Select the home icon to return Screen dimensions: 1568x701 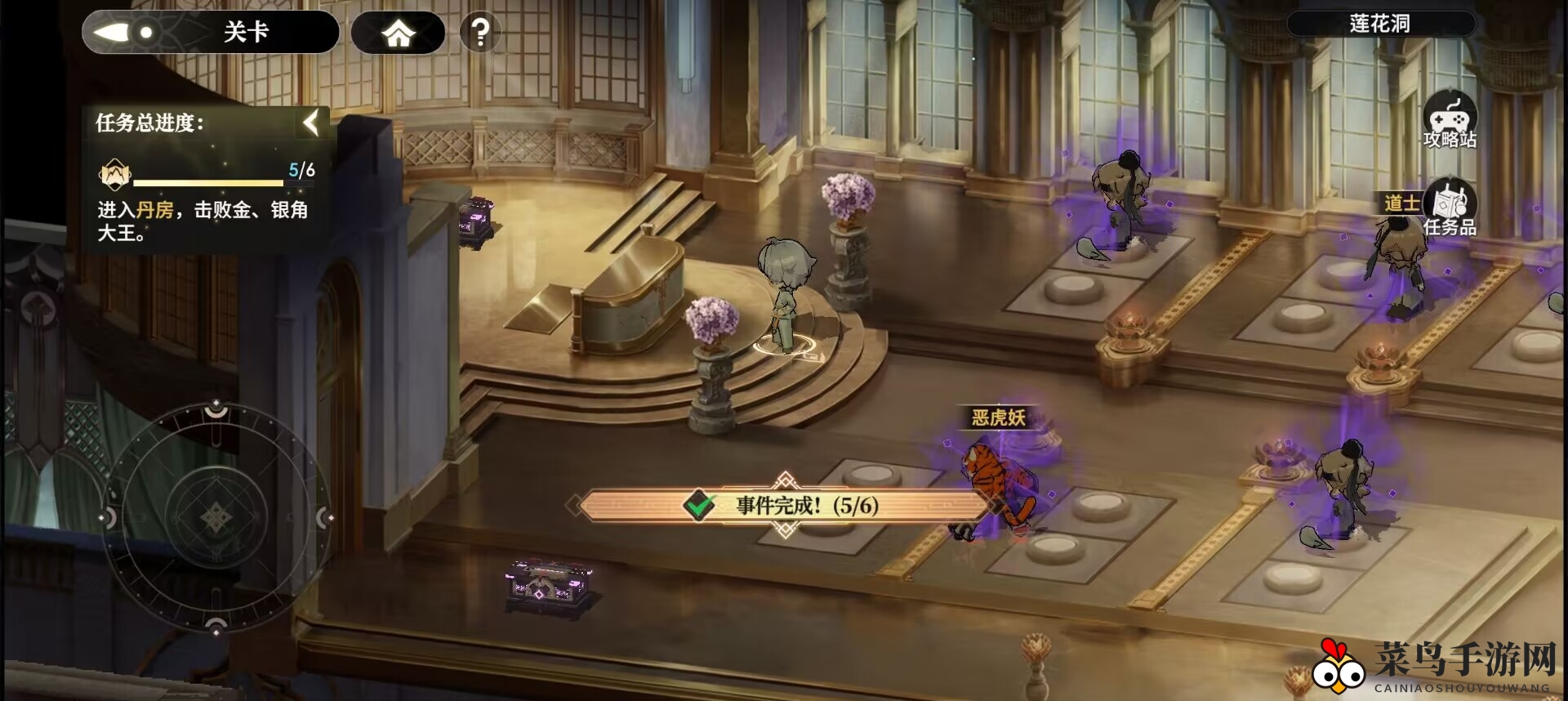[398, 33]
